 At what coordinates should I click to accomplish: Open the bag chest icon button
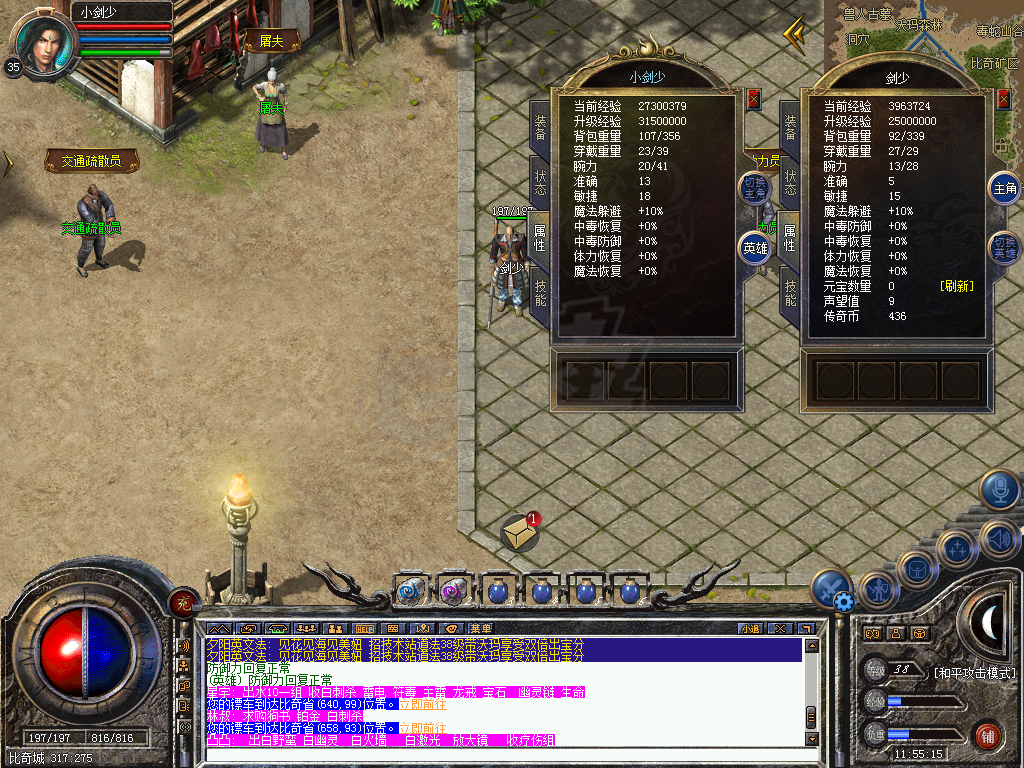(x=916, y=570)
